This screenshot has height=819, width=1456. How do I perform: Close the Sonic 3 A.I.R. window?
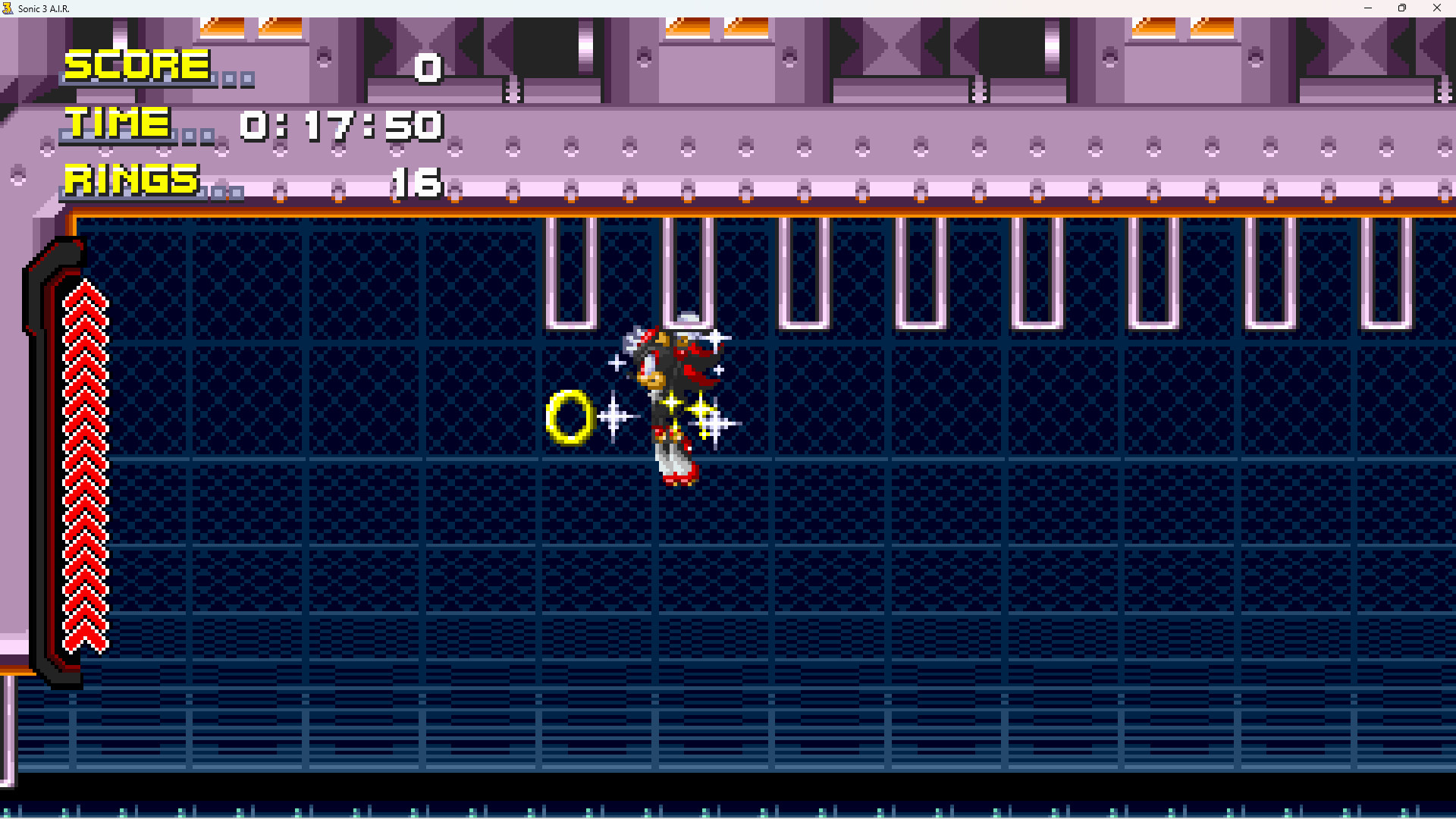coord(1437,8)
